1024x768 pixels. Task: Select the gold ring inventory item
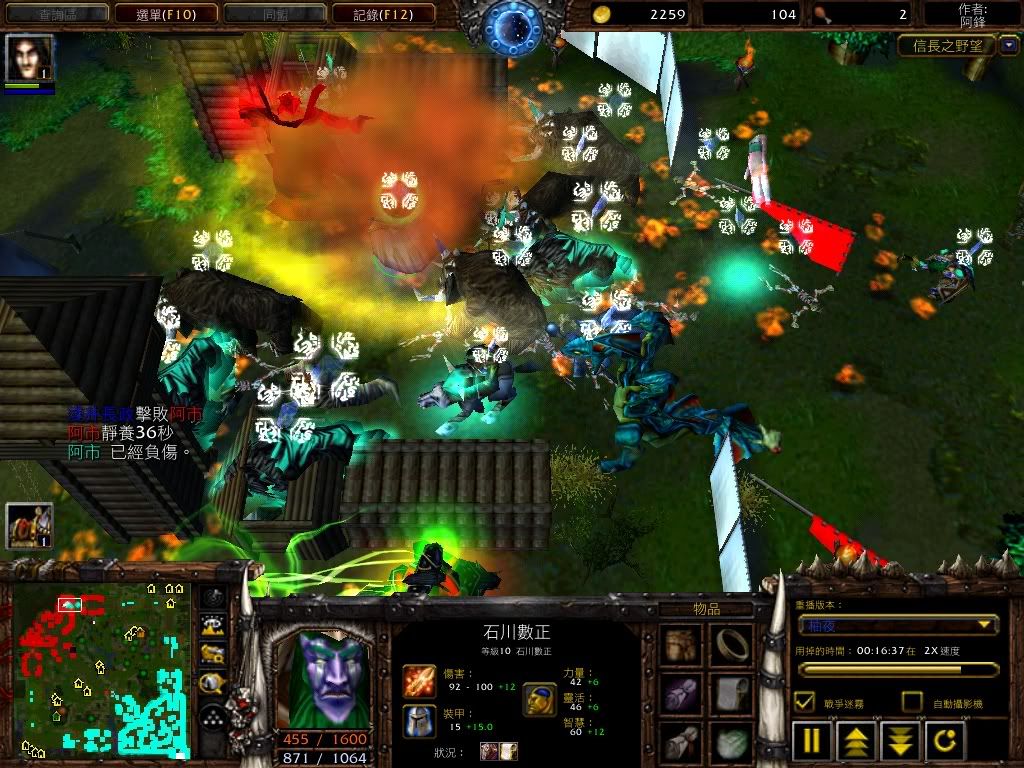coord(732,645)
